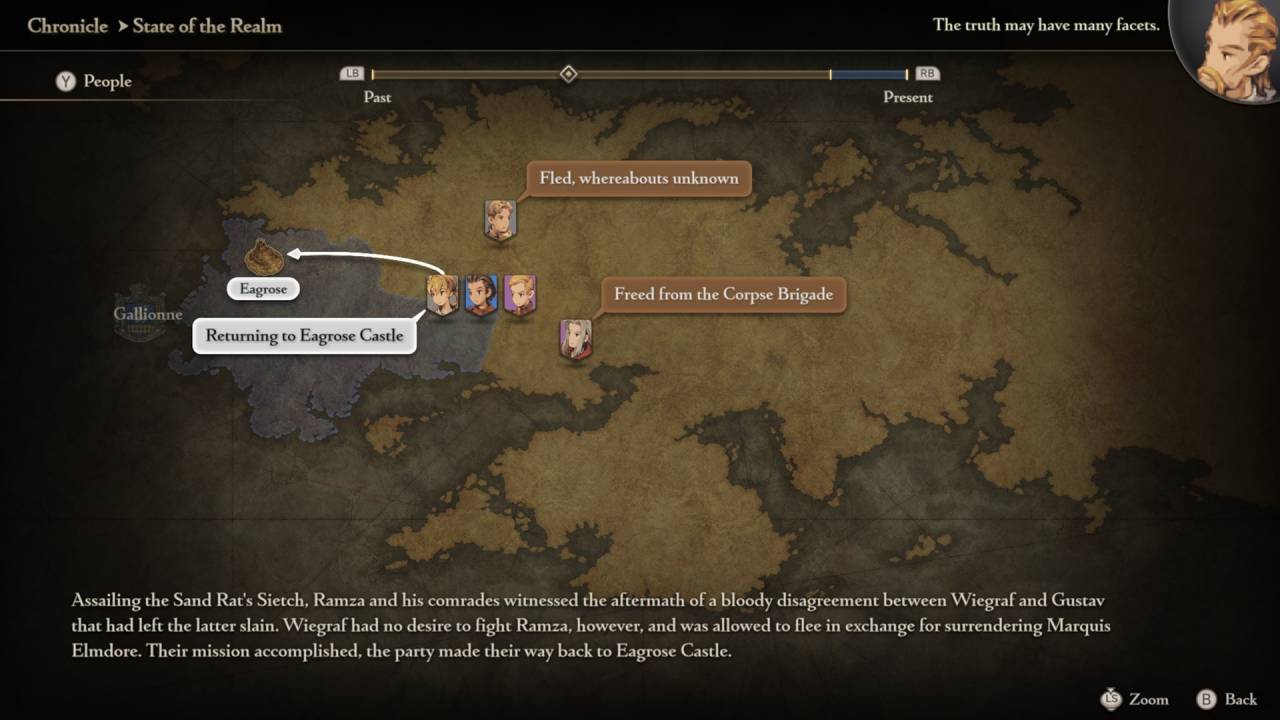Return to the Chronicle breadcrumb

point(67,26)
